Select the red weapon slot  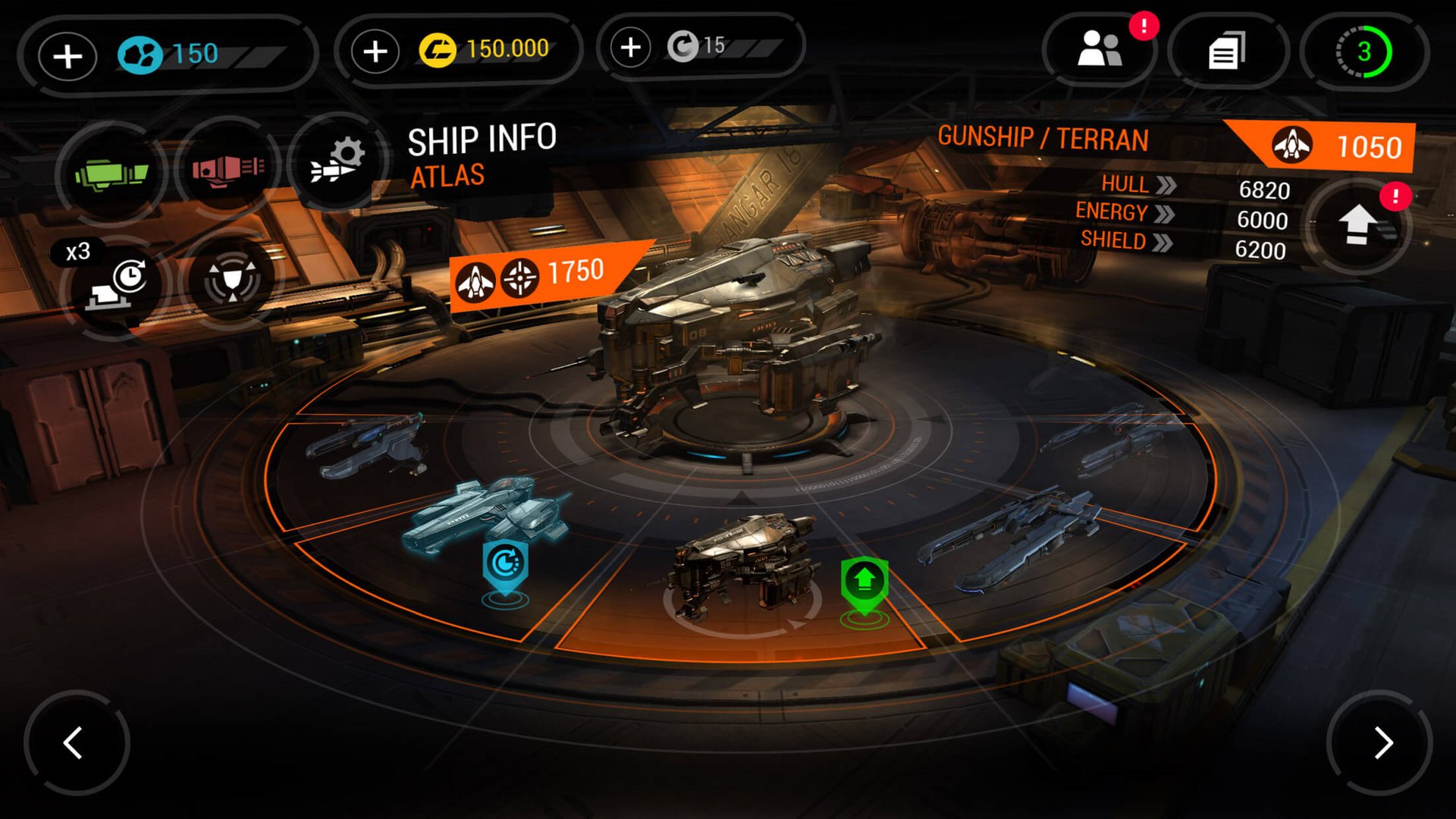tap(227, 168)
